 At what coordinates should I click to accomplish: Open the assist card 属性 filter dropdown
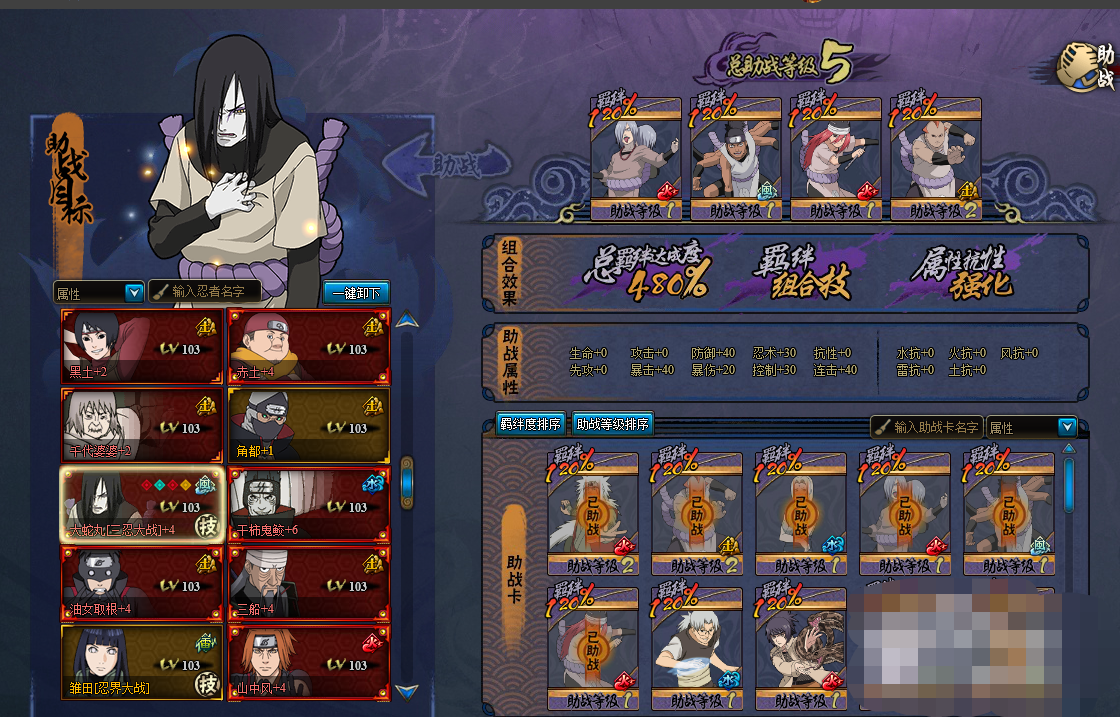pyautogui.click(x=1031, y=427)
